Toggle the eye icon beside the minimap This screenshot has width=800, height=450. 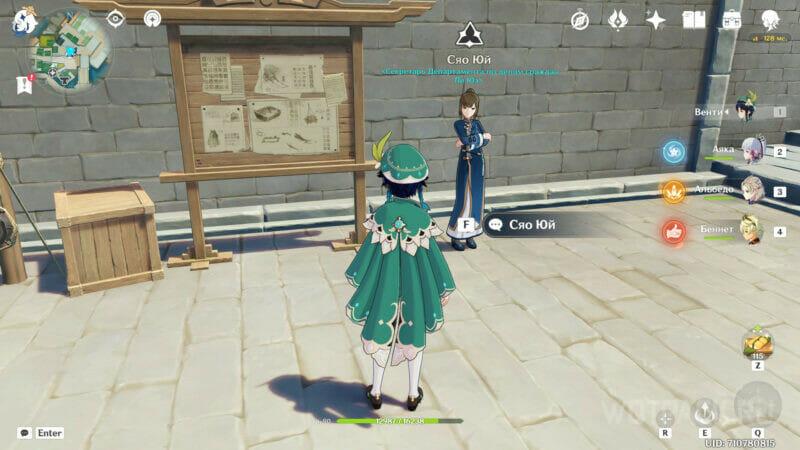pyautogui.click(x=116, y=18)
